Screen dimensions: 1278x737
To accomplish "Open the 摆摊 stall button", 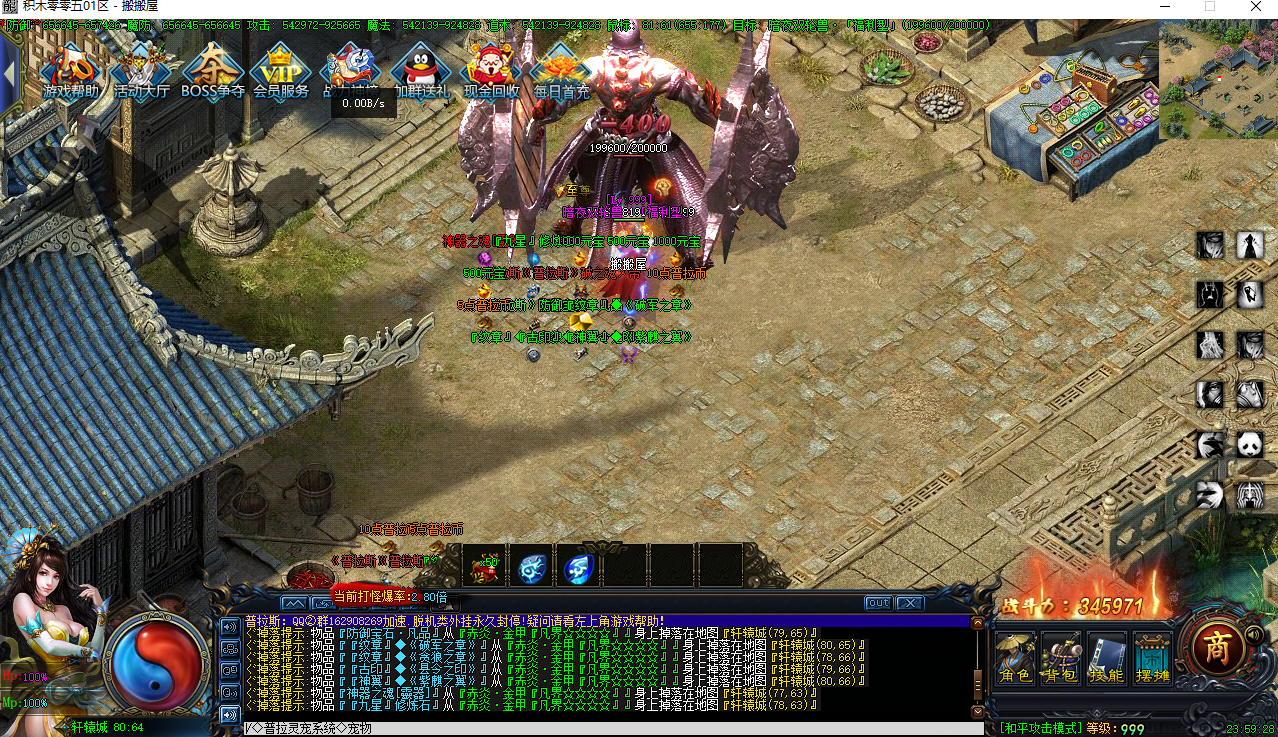I will coord(1152,656).
